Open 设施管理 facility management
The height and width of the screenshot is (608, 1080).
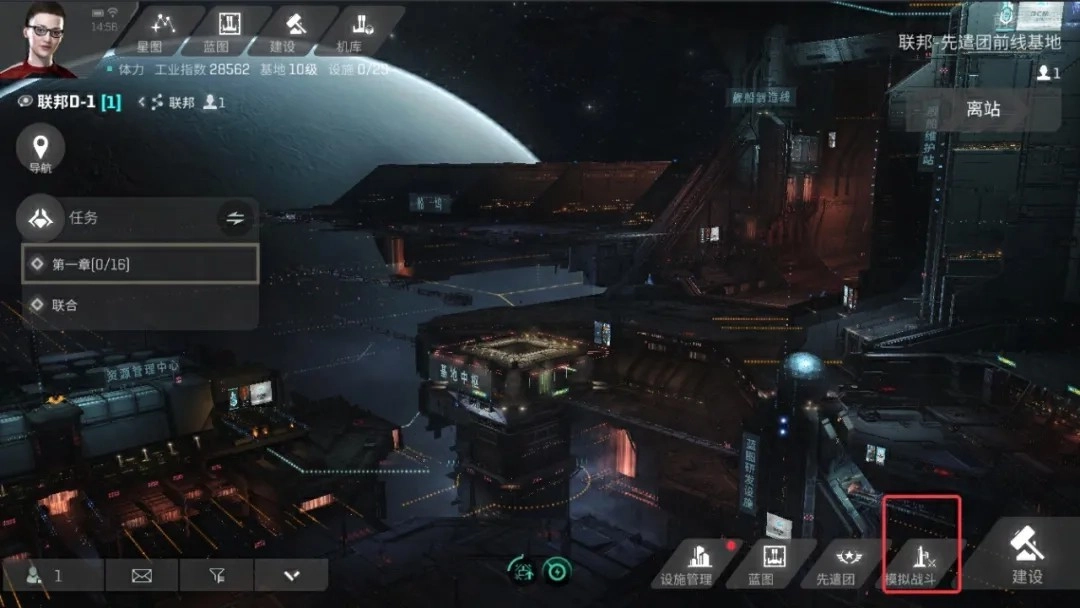[x=687, y=565]
